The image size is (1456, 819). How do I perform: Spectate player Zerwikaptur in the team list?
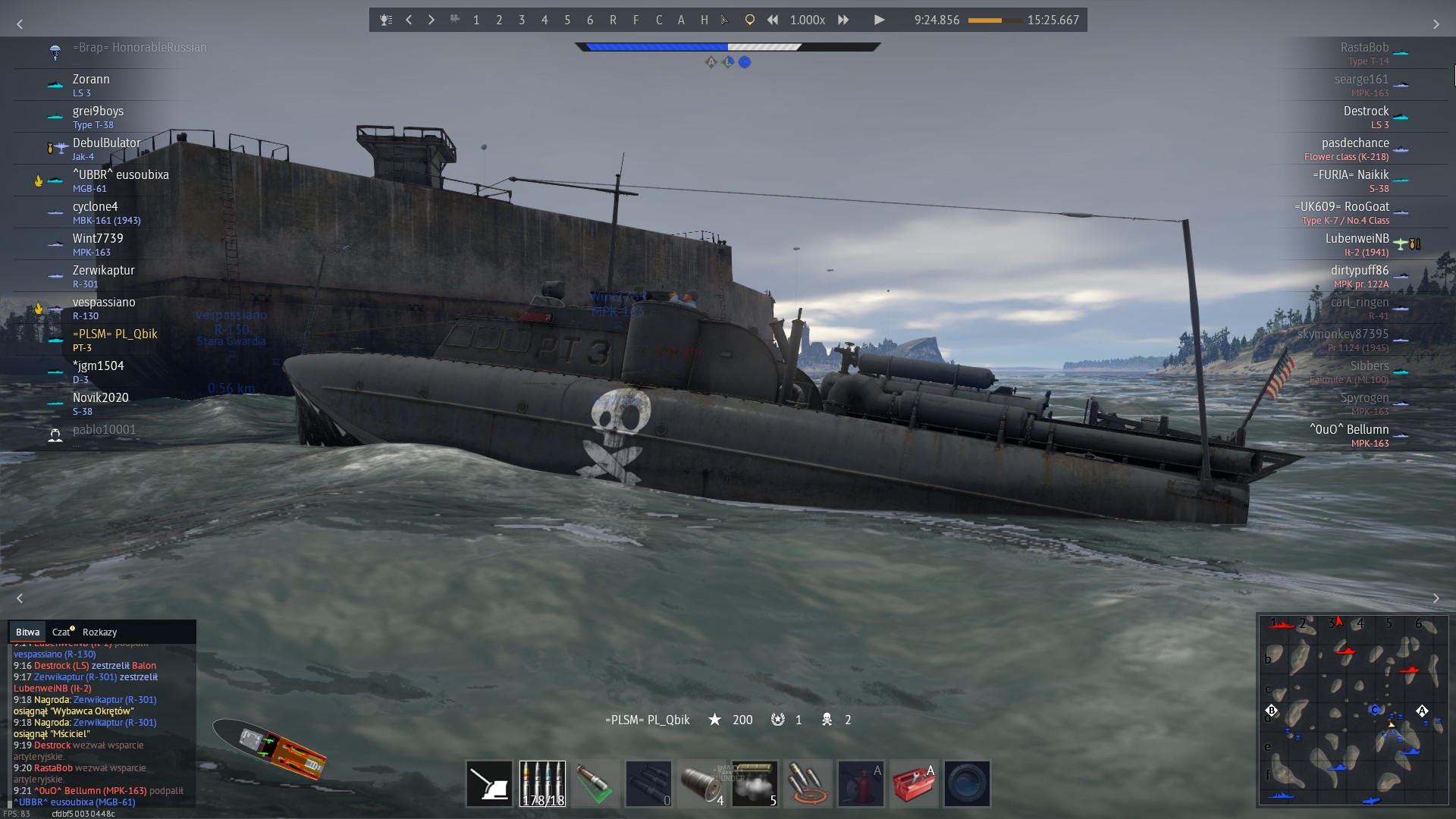(x=104, y=271)
